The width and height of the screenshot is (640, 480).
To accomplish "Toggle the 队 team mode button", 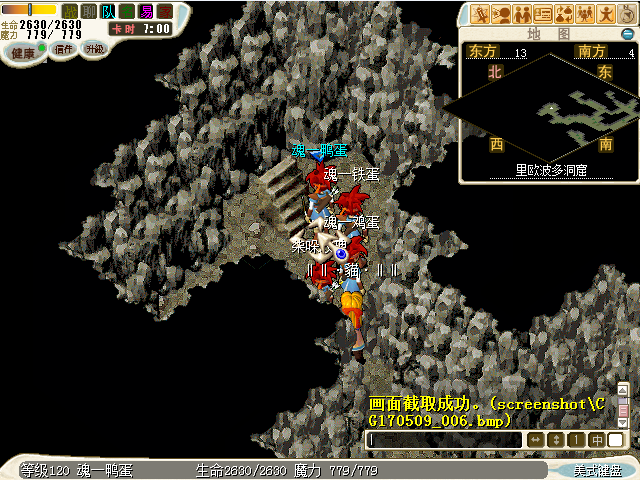I will tap(107, 11).
